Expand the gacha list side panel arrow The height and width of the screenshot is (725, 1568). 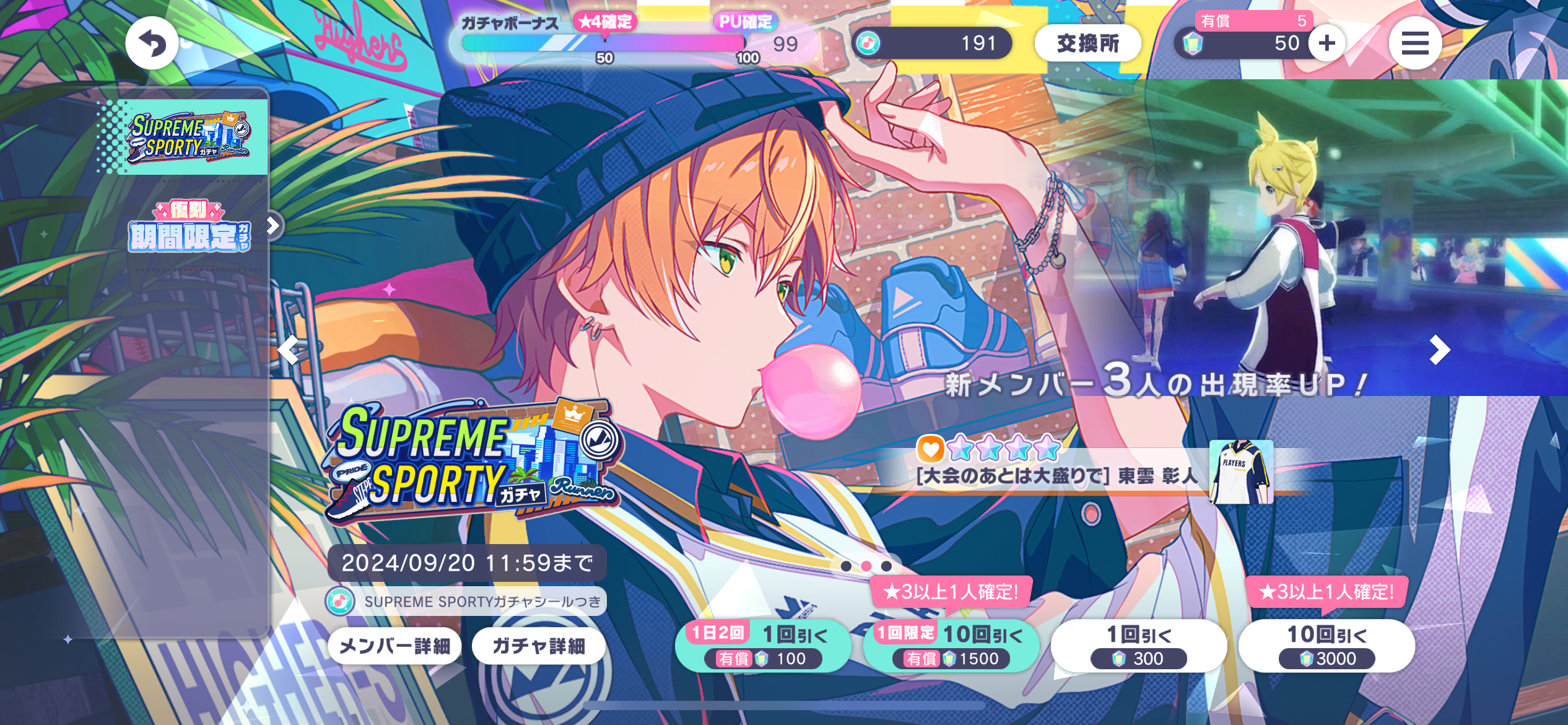point(273,226)
